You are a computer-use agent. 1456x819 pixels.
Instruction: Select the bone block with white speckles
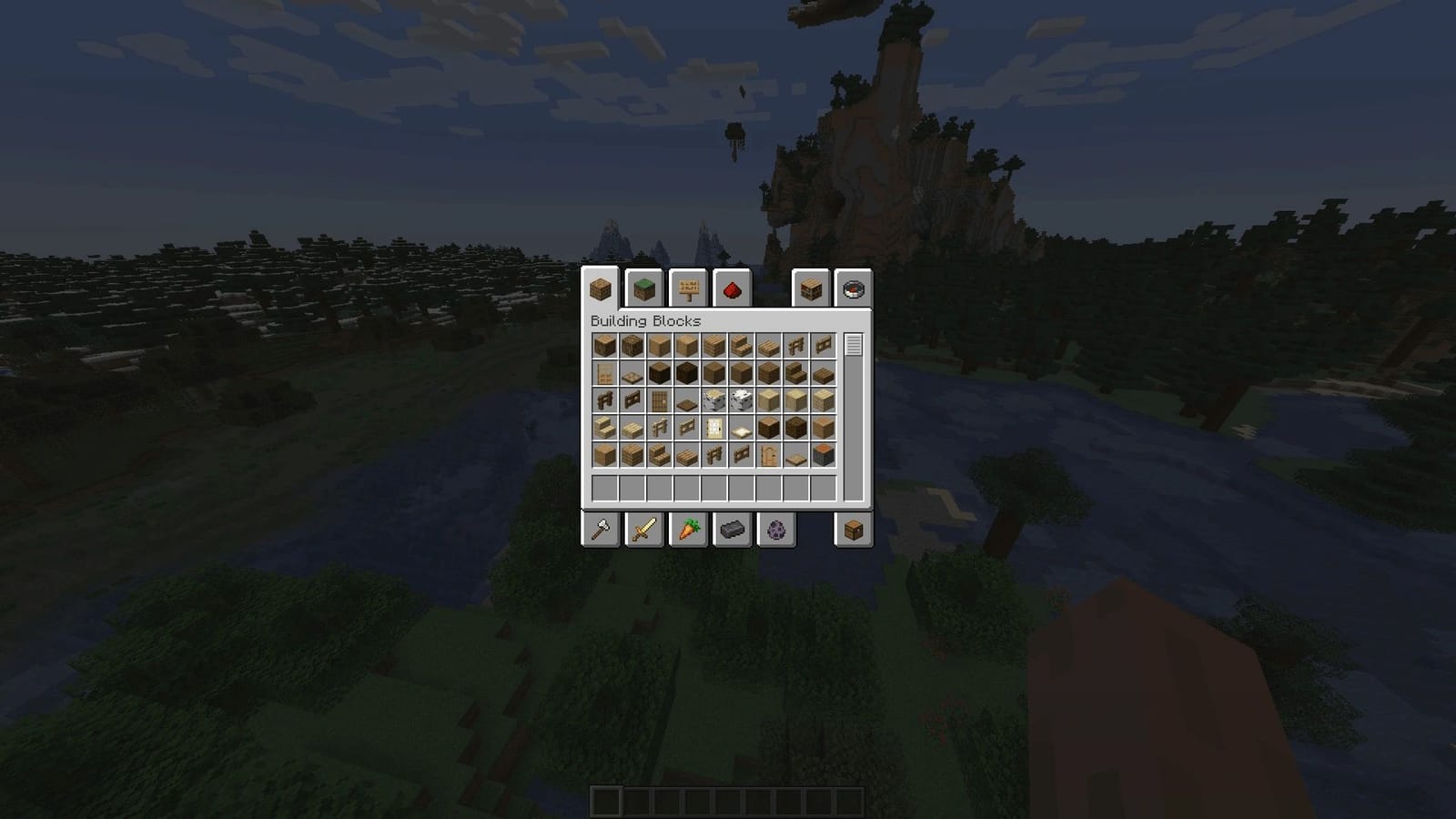(742, 399)
